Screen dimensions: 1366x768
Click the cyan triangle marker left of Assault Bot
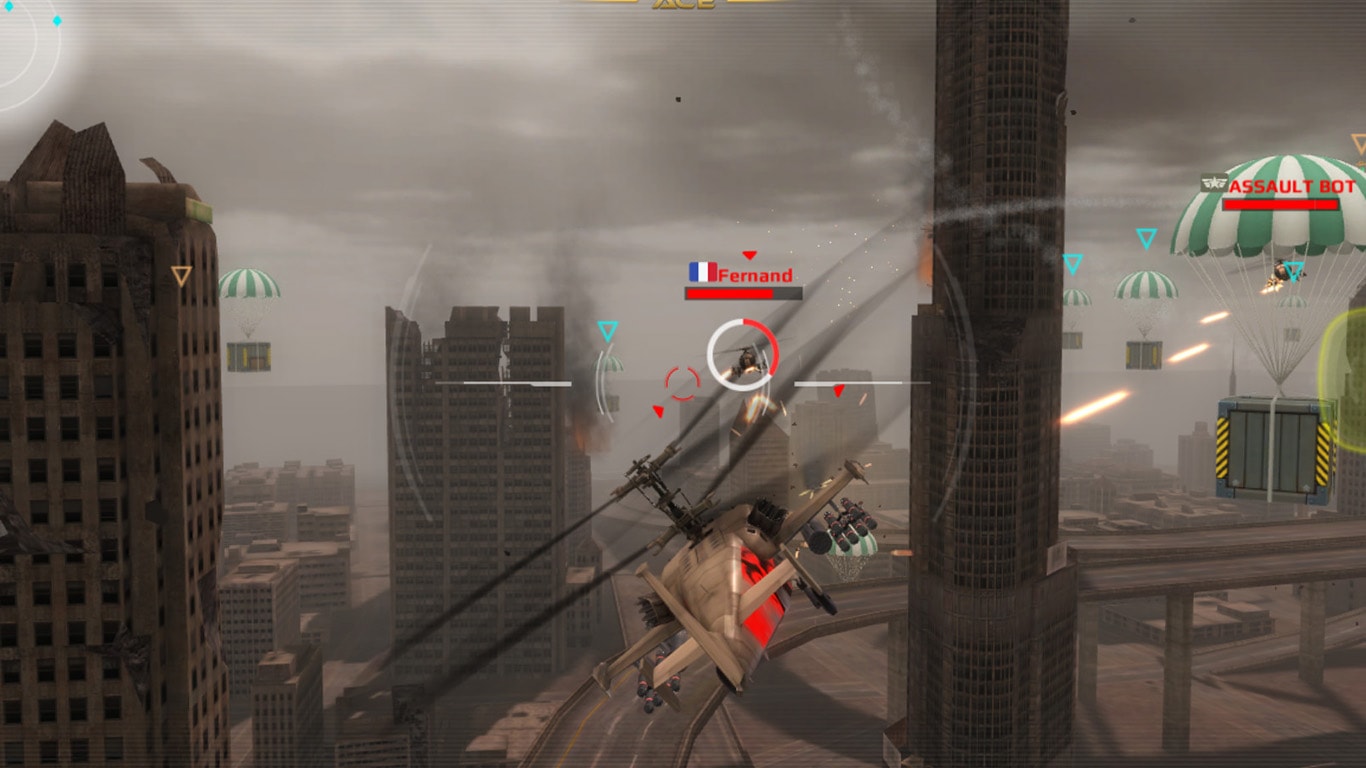tap(1146, 238)
